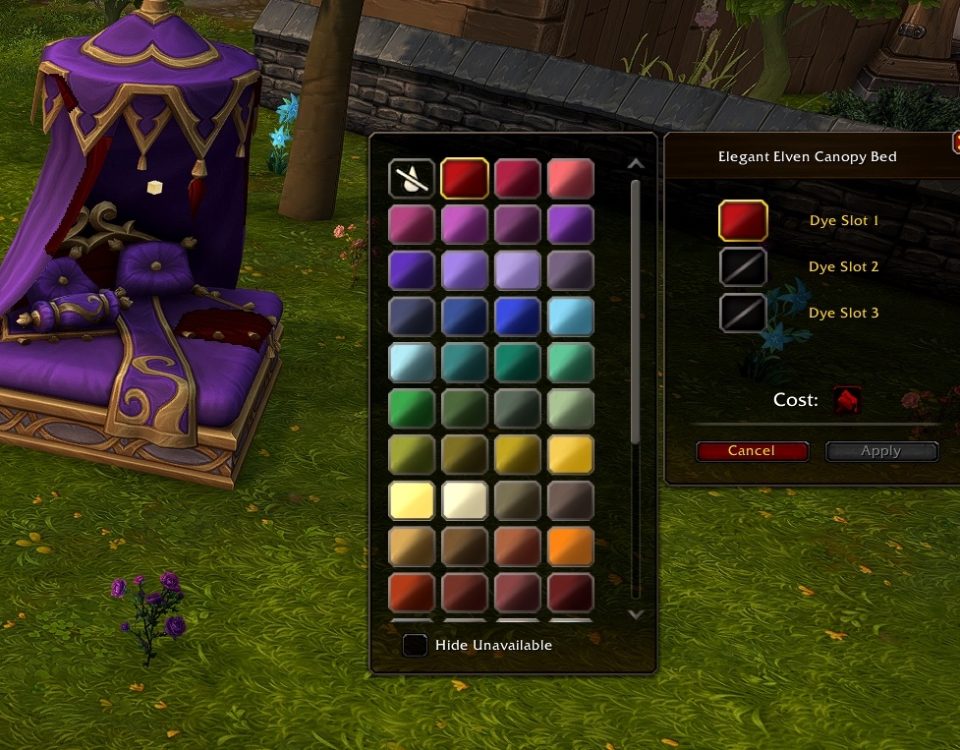Pick the bright green dye swatch

(x=411, y=409)
